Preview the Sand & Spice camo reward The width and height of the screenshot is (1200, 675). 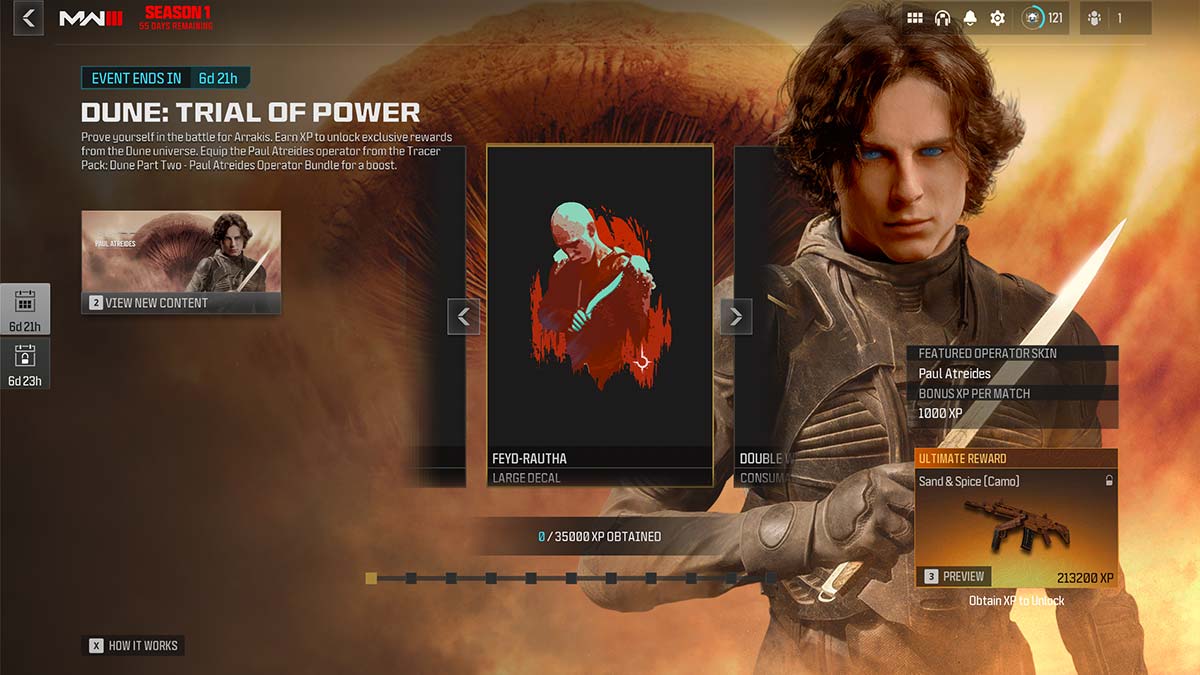point(955,576)
